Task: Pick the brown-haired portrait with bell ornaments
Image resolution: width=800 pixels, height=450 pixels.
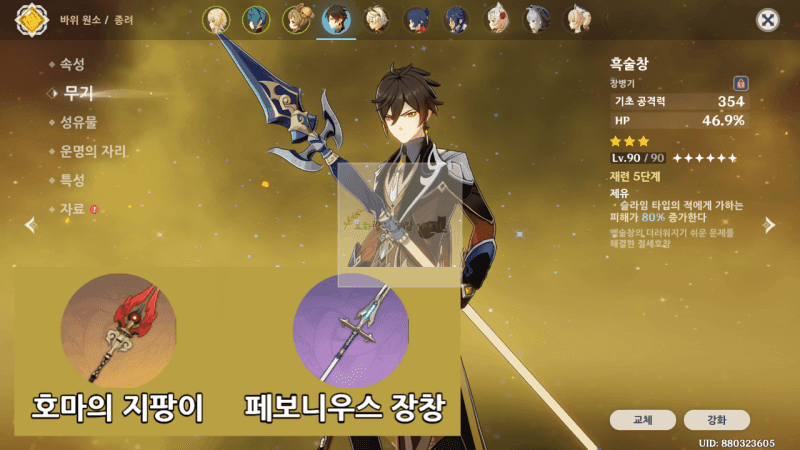Action: pyautogui.click(x=296, y=19)
